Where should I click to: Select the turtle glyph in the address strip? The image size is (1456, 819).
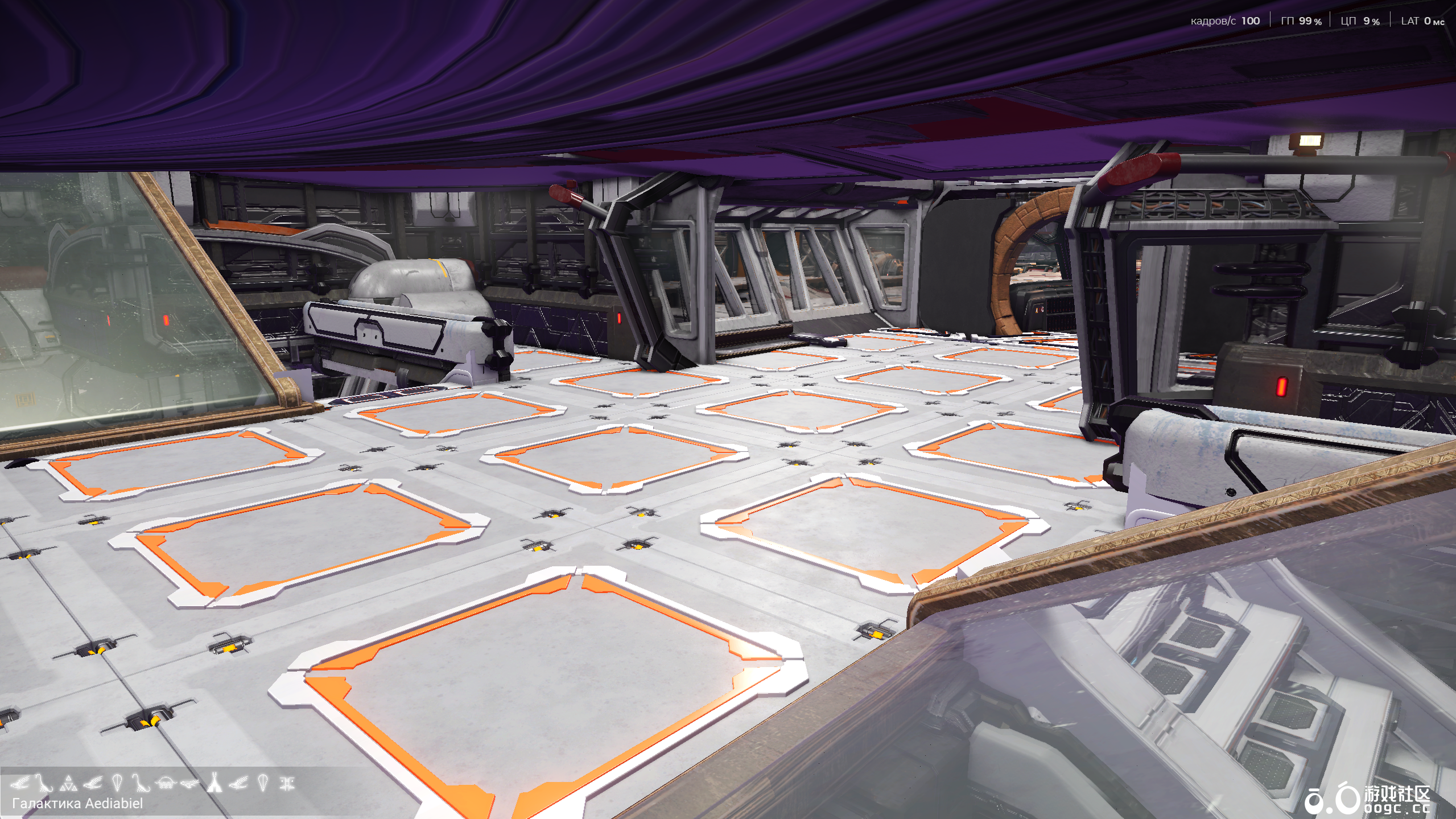click(166, 783)
